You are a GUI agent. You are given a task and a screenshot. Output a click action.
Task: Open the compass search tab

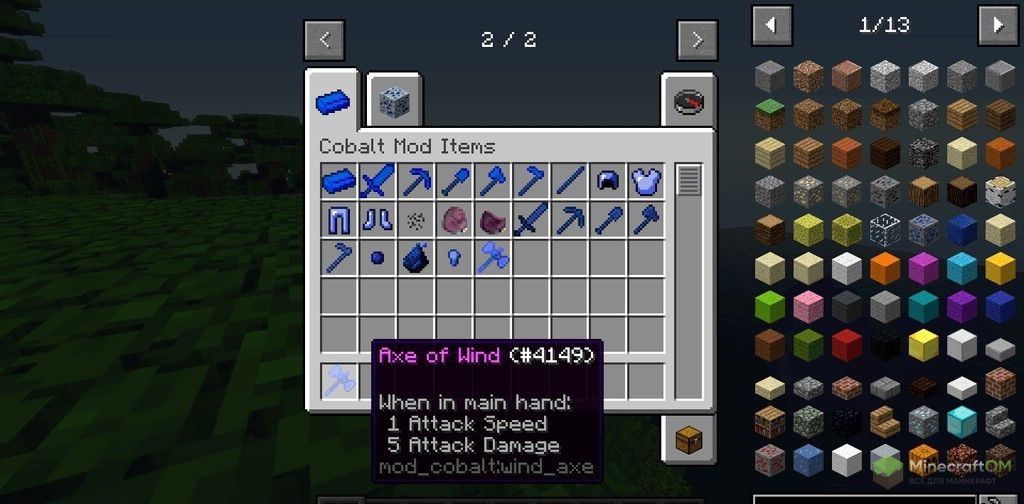coord(689,102)
